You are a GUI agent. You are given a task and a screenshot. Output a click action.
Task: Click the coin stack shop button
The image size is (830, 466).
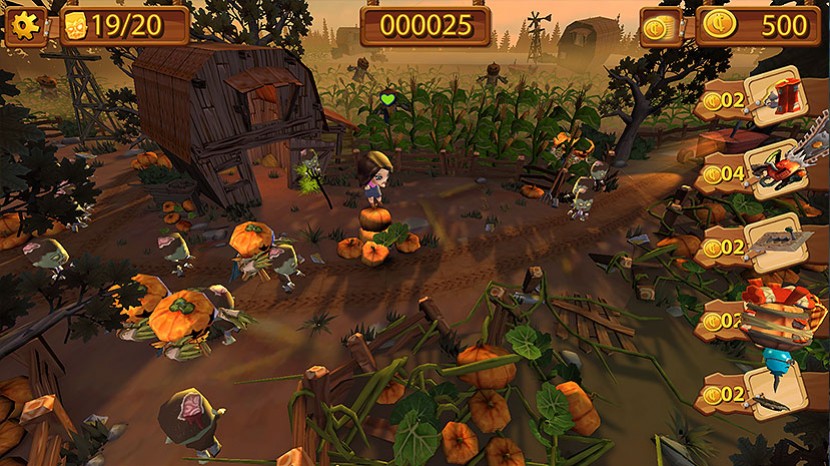pyautogui.click(x=662, y=27)
